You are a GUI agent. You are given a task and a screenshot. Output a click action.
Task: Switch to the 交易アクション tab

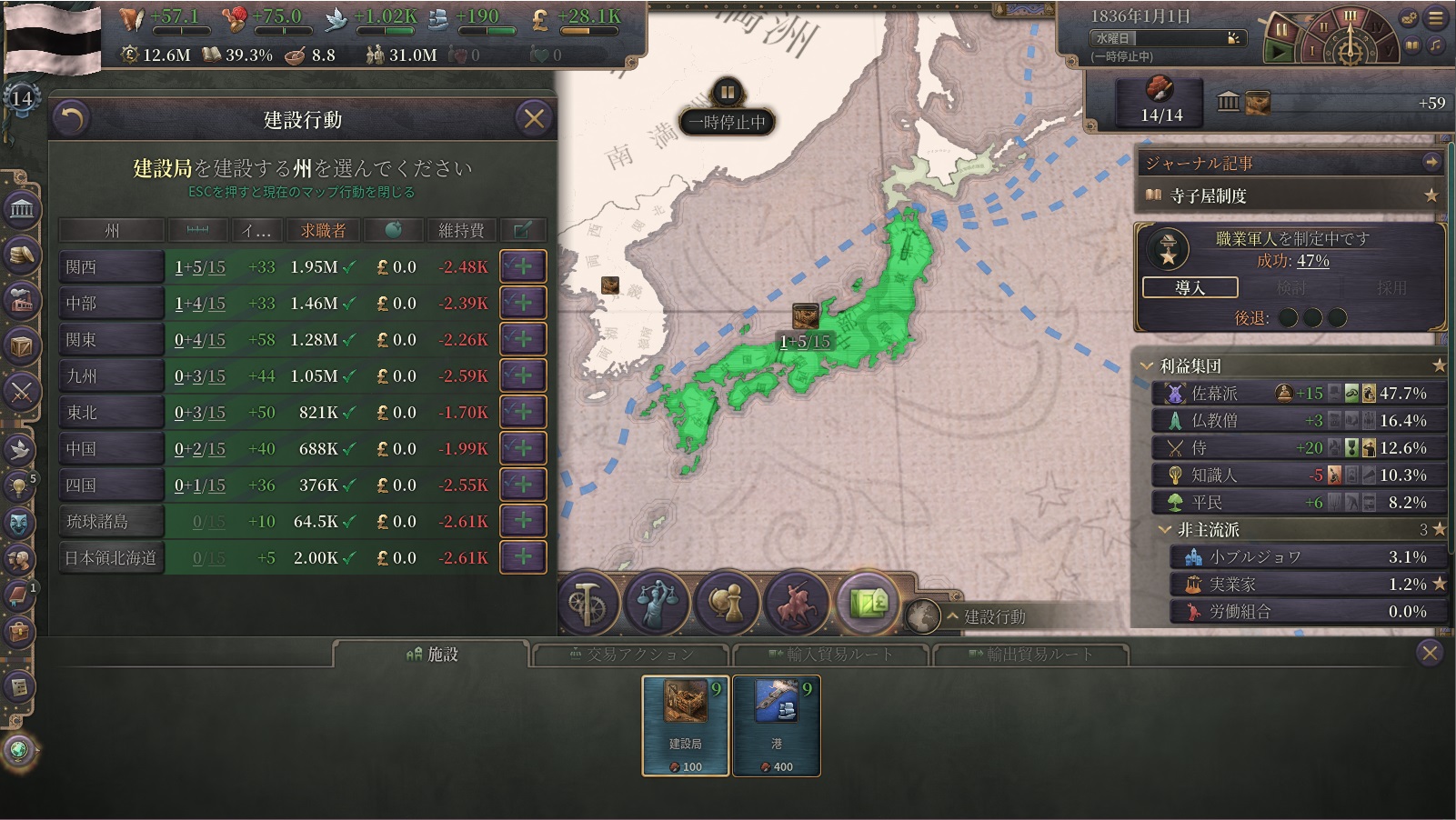630,655
